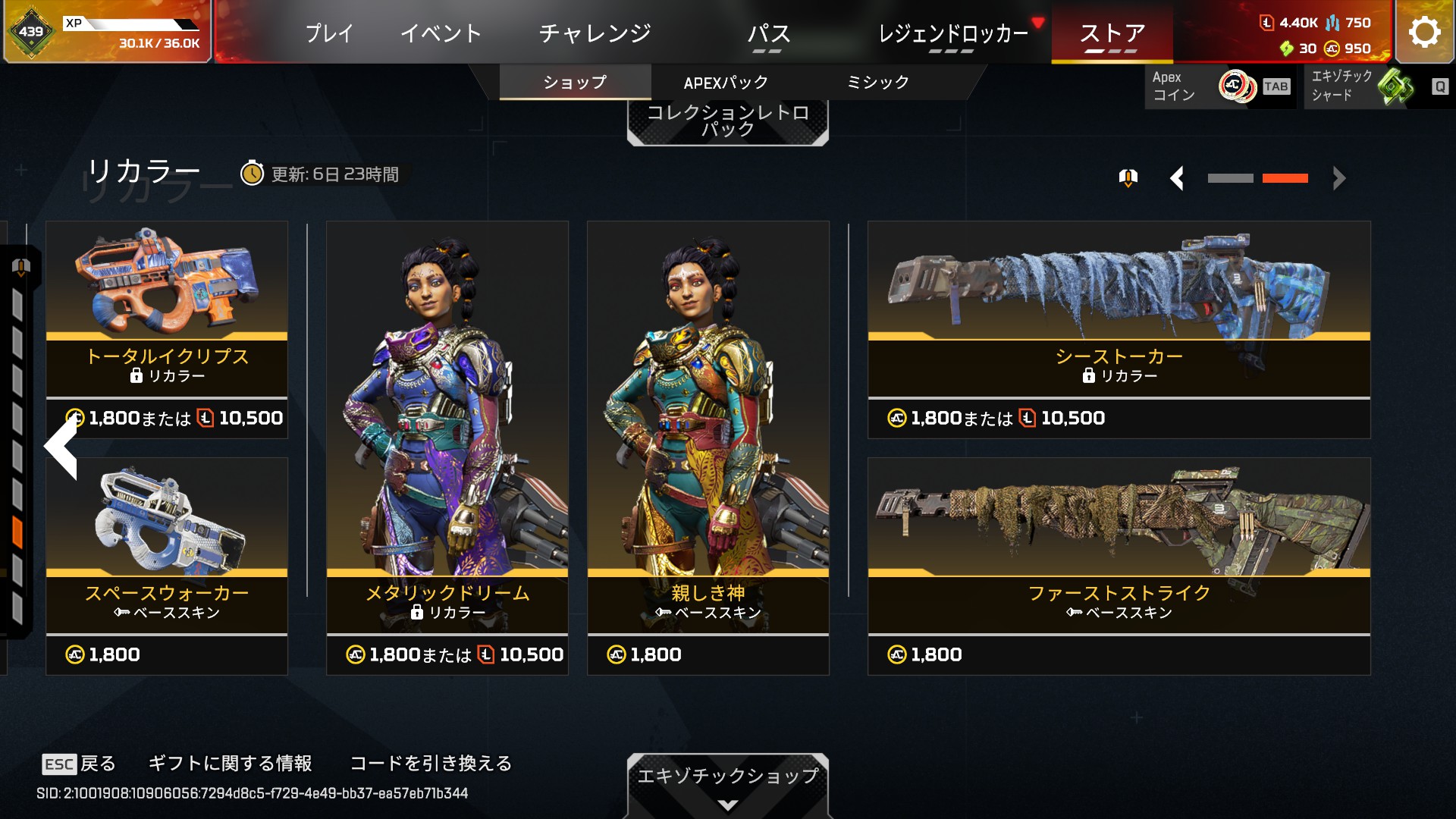Switch to the APEXパック sub-tab
The image size is (1456, 819).
pos(726,82)
